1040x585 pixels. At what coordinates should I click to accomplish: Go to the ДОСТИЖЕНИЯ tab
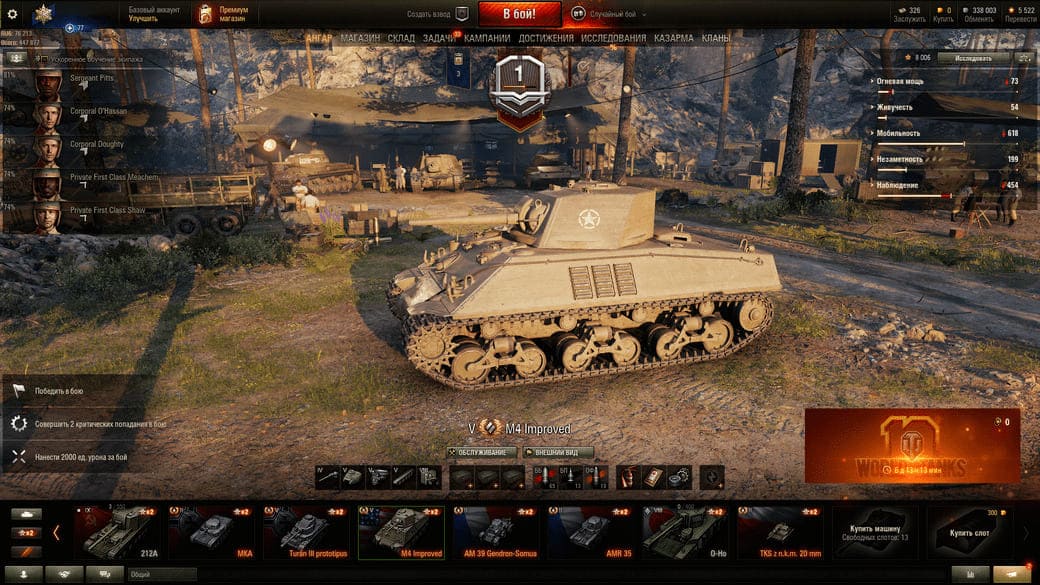[x=546, y=38]
